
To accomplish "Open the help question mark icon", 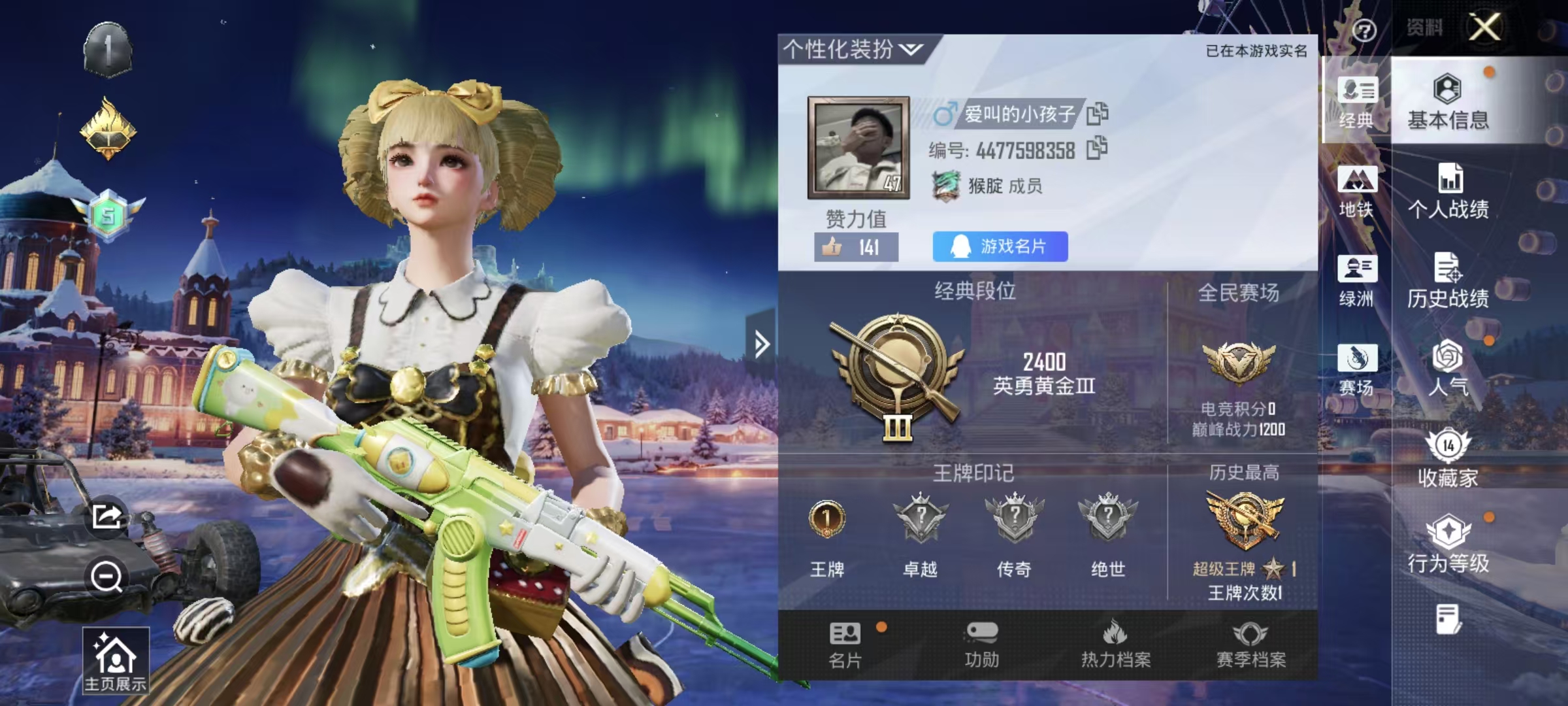I will pos(1364,31).
